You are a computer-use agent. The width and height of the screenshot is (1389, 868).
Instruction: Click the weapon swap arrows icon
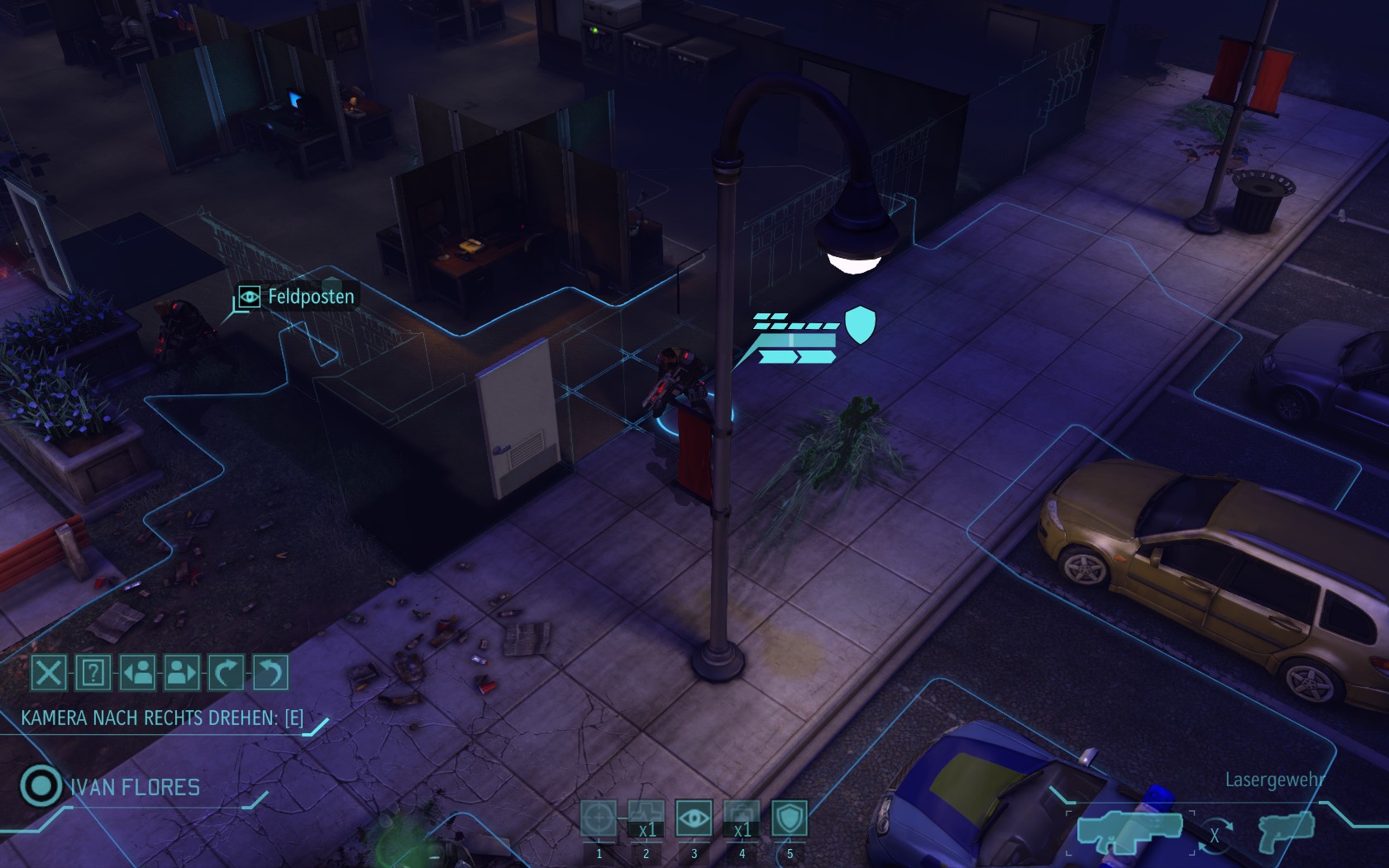1215,835
